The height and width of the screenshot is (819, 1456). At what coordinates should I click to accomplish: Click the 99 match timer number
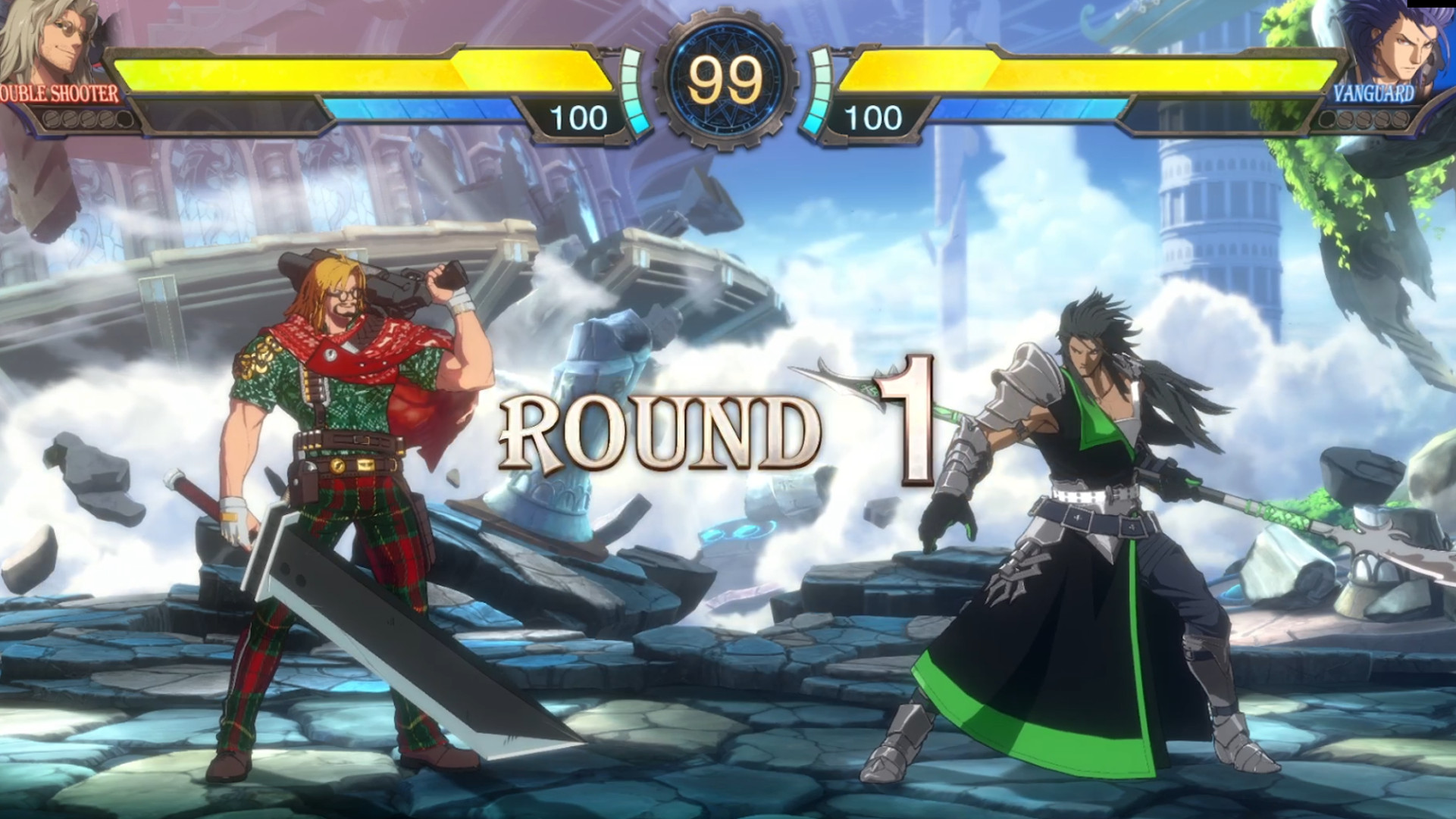[725, 76]
